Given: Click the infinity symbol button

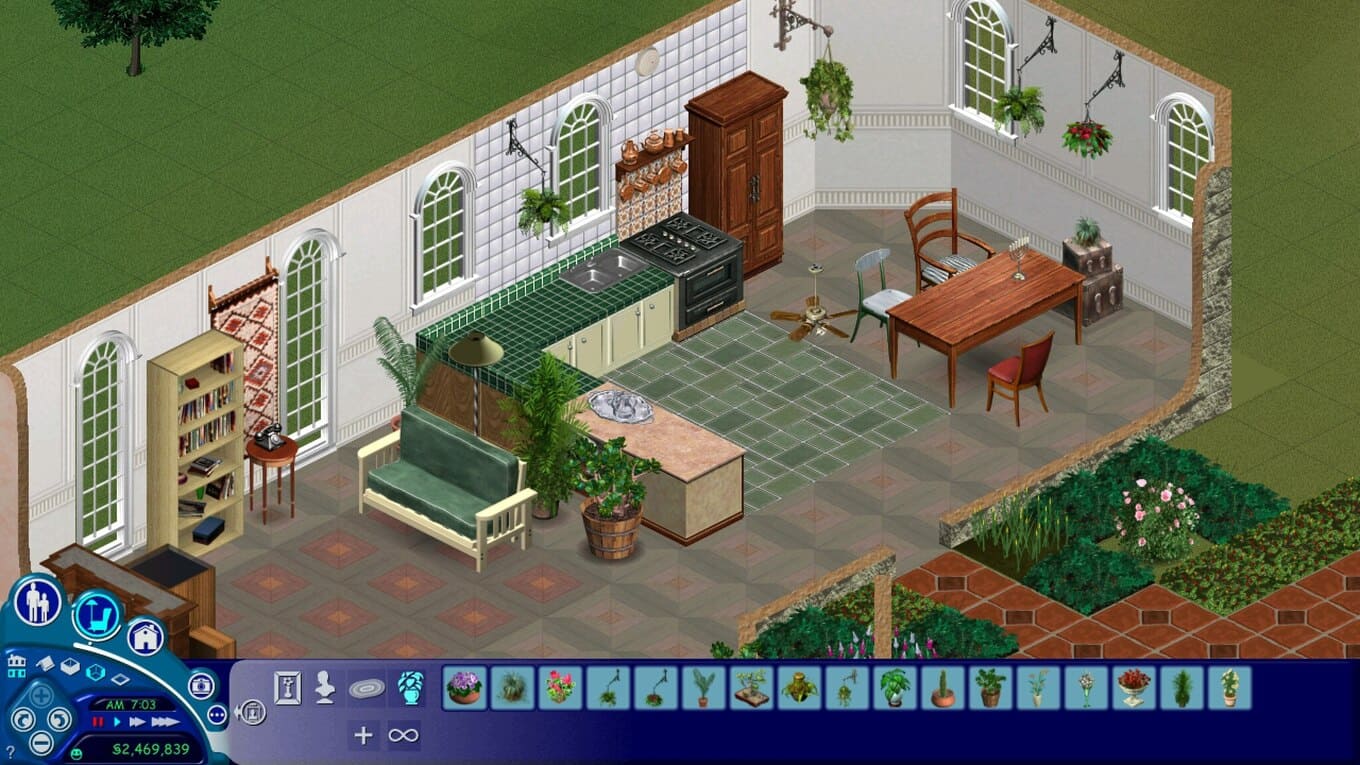Looking at the screenshot, I should (403, 735).
